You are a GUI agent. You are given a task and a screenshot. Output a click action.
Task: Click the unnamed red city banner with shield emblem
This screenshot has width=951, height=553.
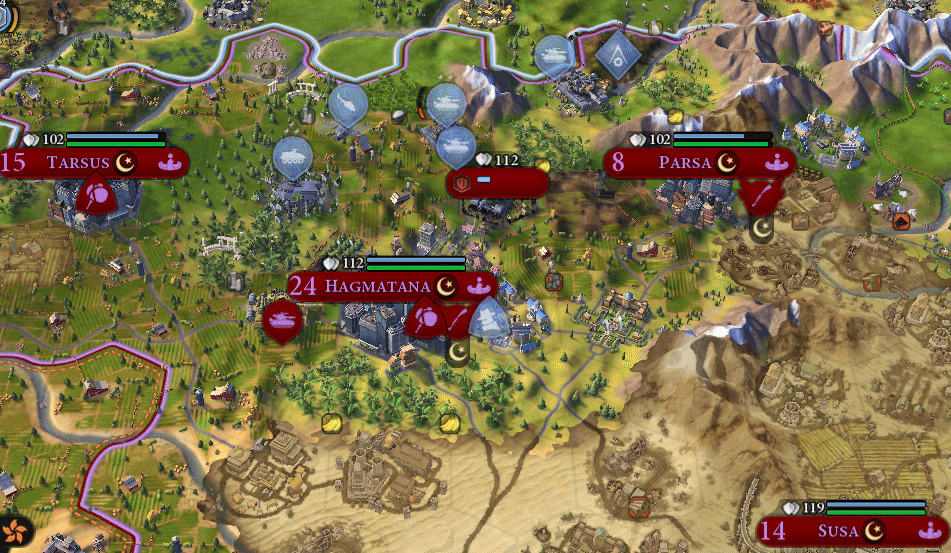pyautogui.click(x=497, y=183)
